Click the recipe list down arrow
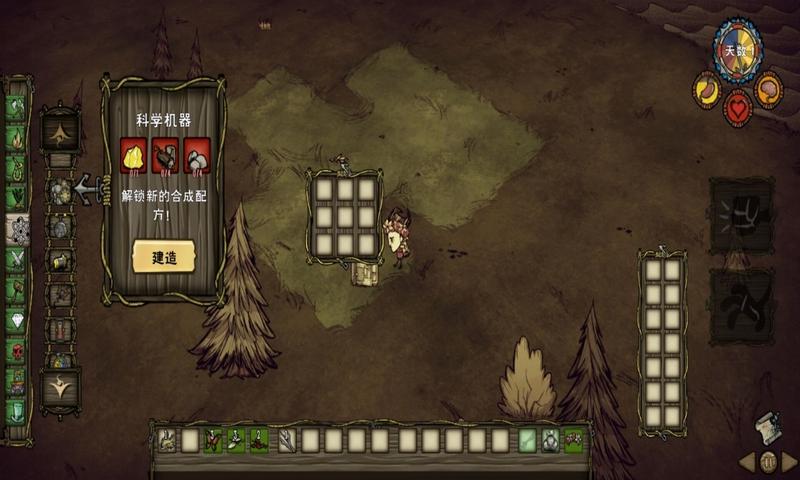This screenshot has width=800, height=480. tap(60, 386)
